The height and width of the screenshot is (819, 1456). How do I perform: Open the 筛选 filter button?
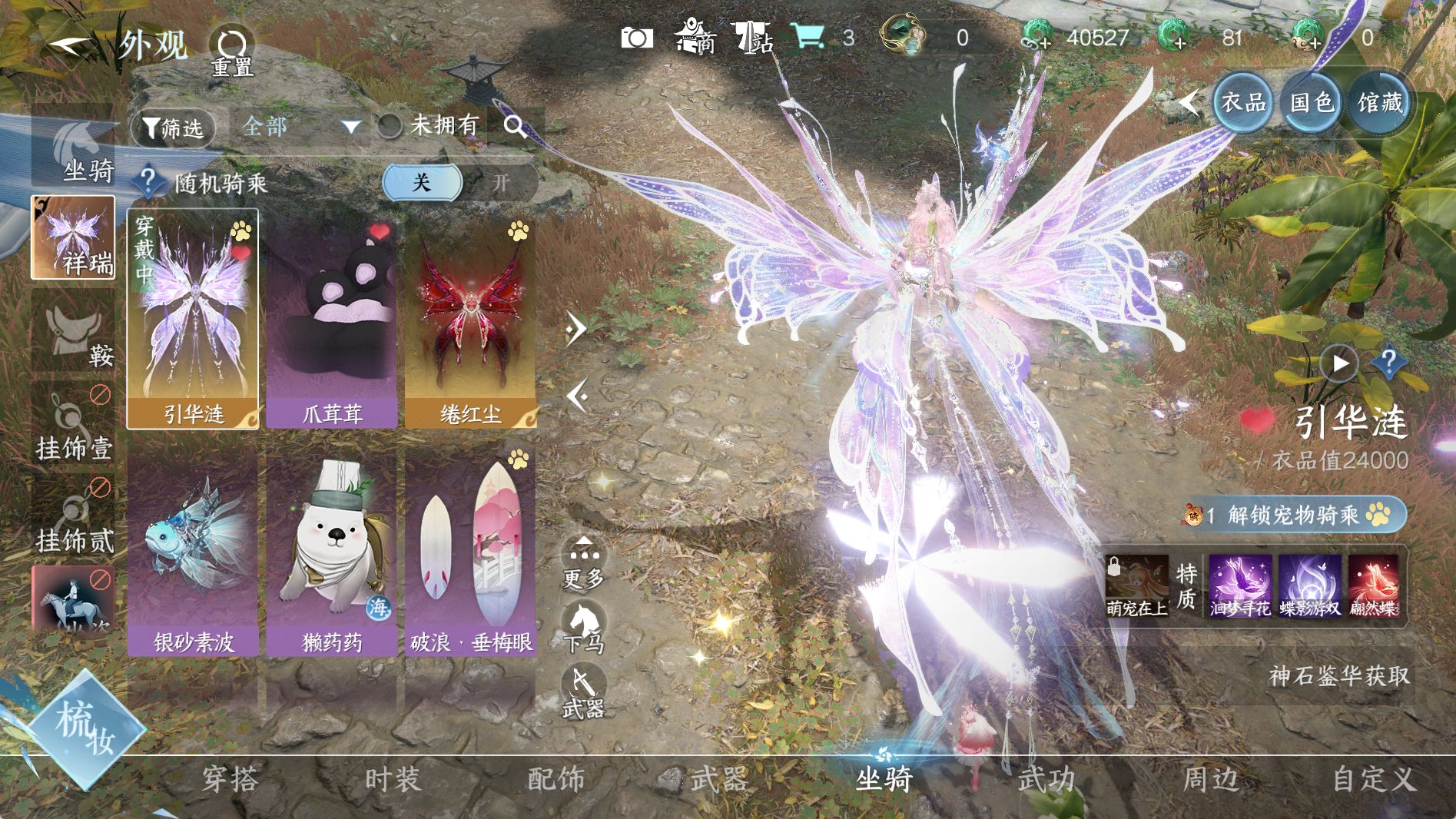(x=173, y=128)
